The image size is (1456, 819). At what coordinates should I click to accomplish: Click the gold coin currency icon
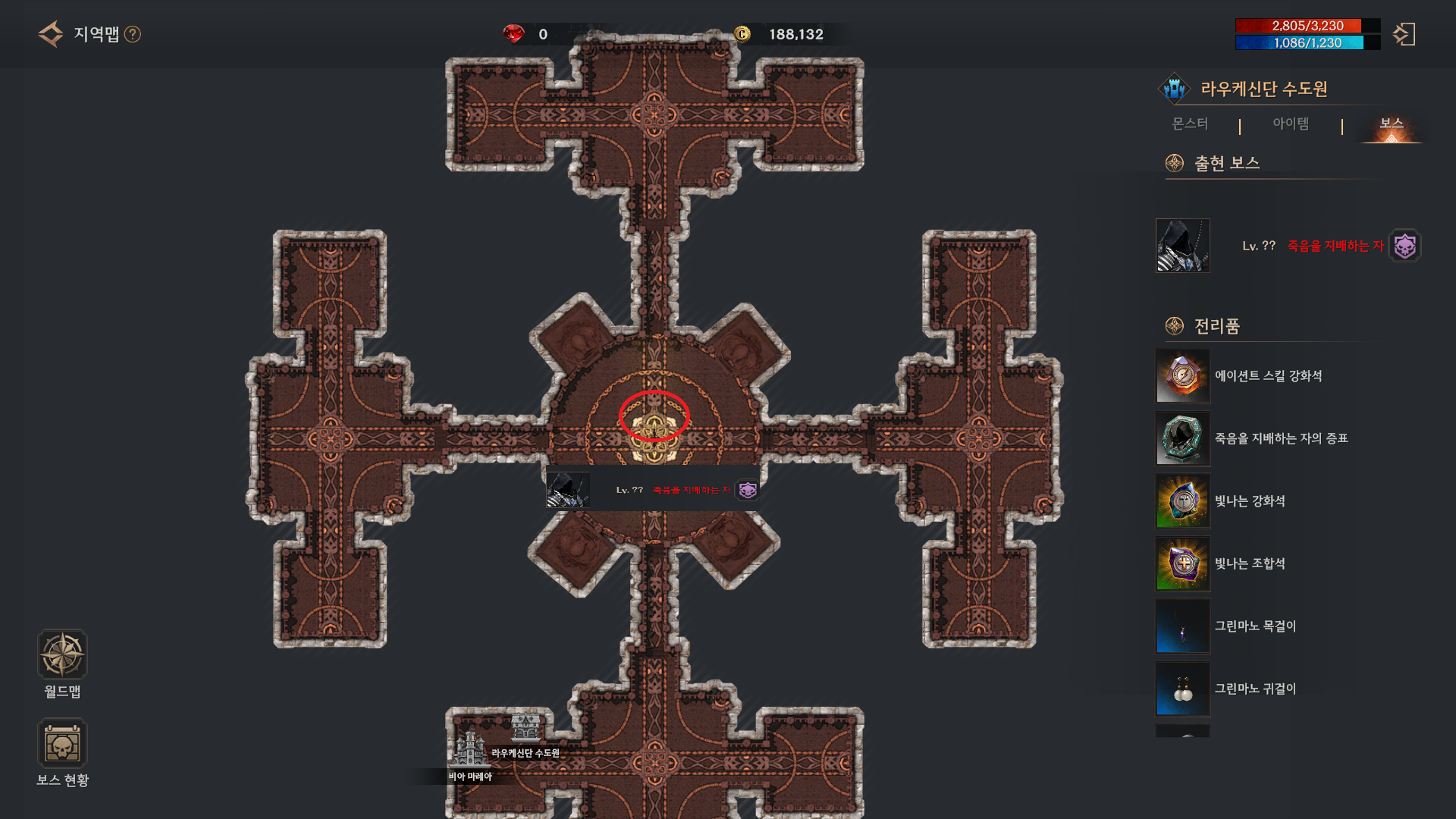coord(742,34)
